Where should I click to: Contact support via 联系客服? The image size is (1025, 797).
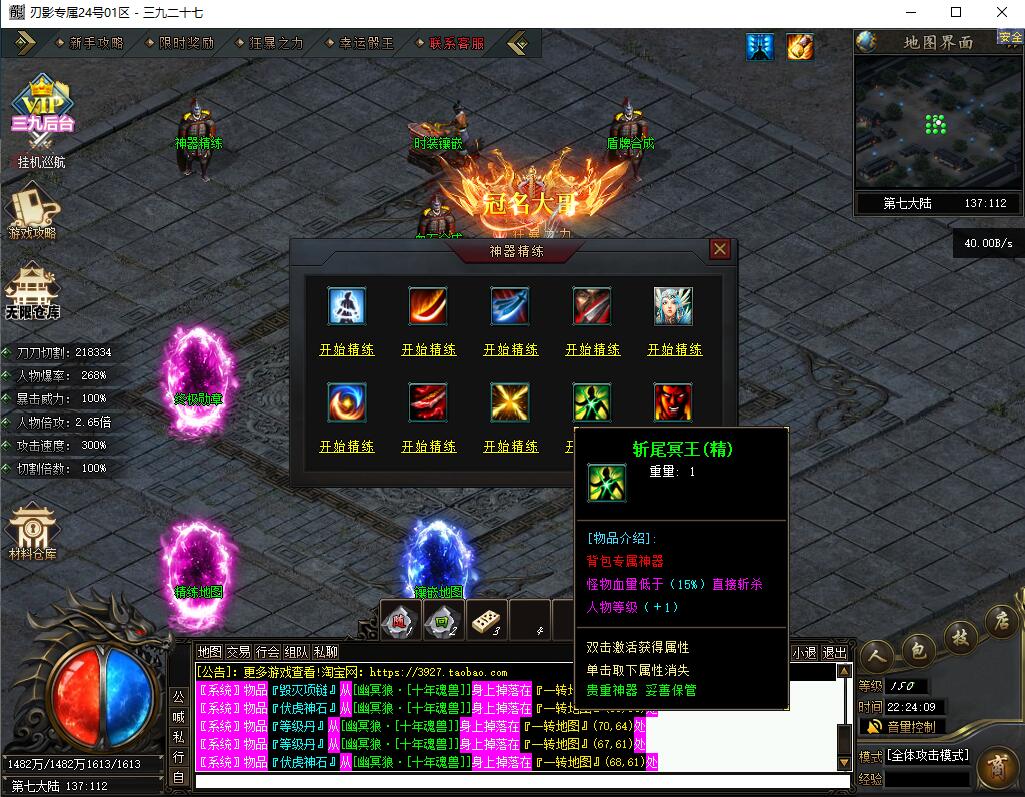[456, 43]
